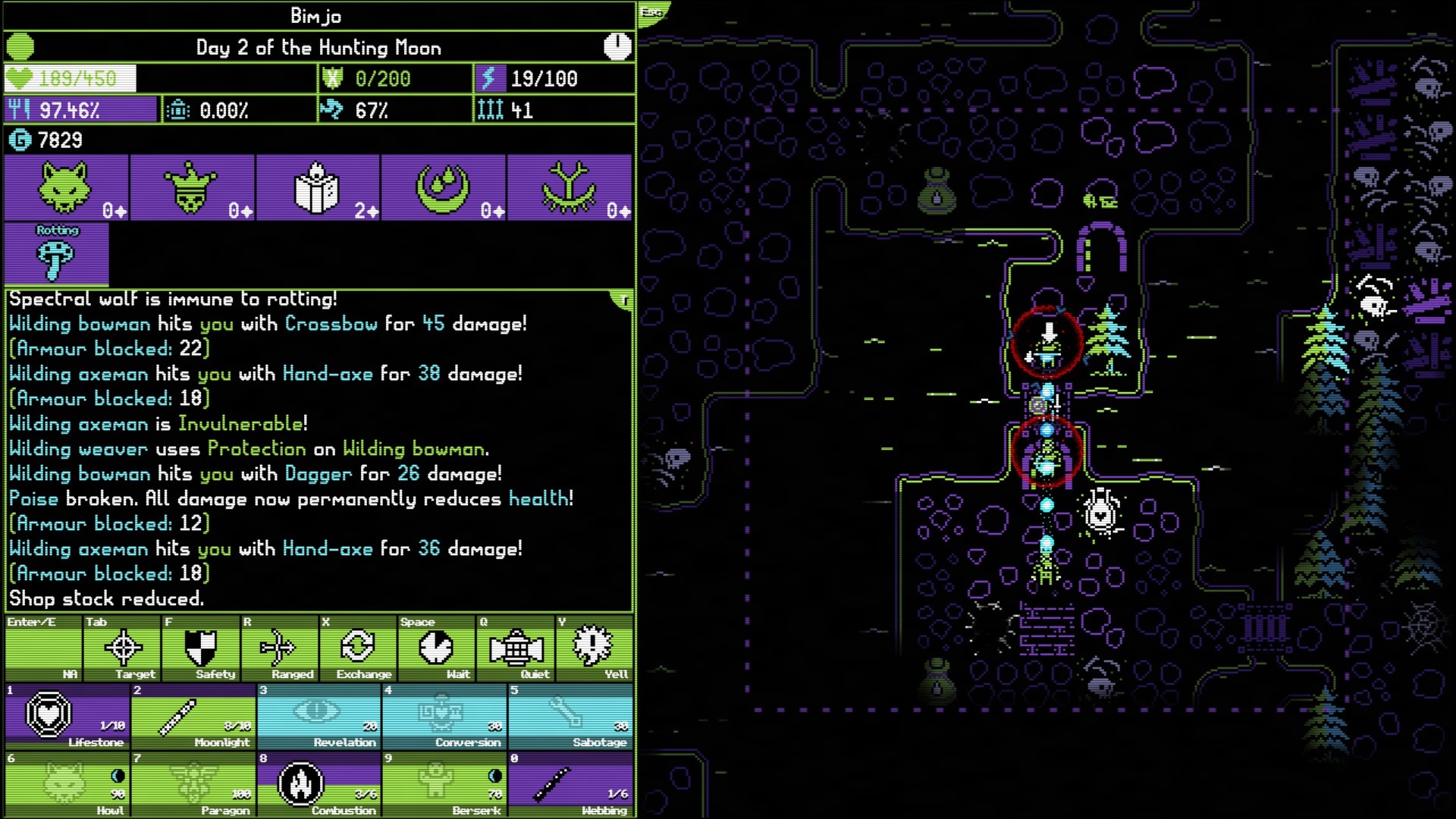This screenshot has width=1456, height=819.
Task: Click the Wait action button
Action: pyautogui.click(x=436, y=648)
